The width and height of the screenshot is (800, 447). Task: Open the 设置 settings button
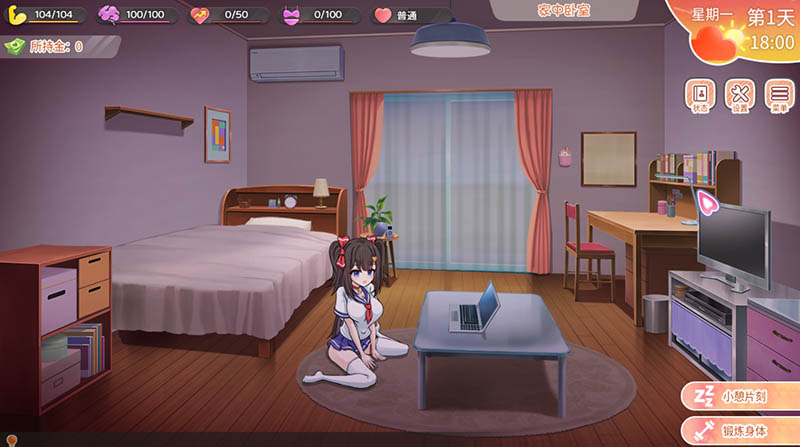pyautogui.click(x=740, y=95)
